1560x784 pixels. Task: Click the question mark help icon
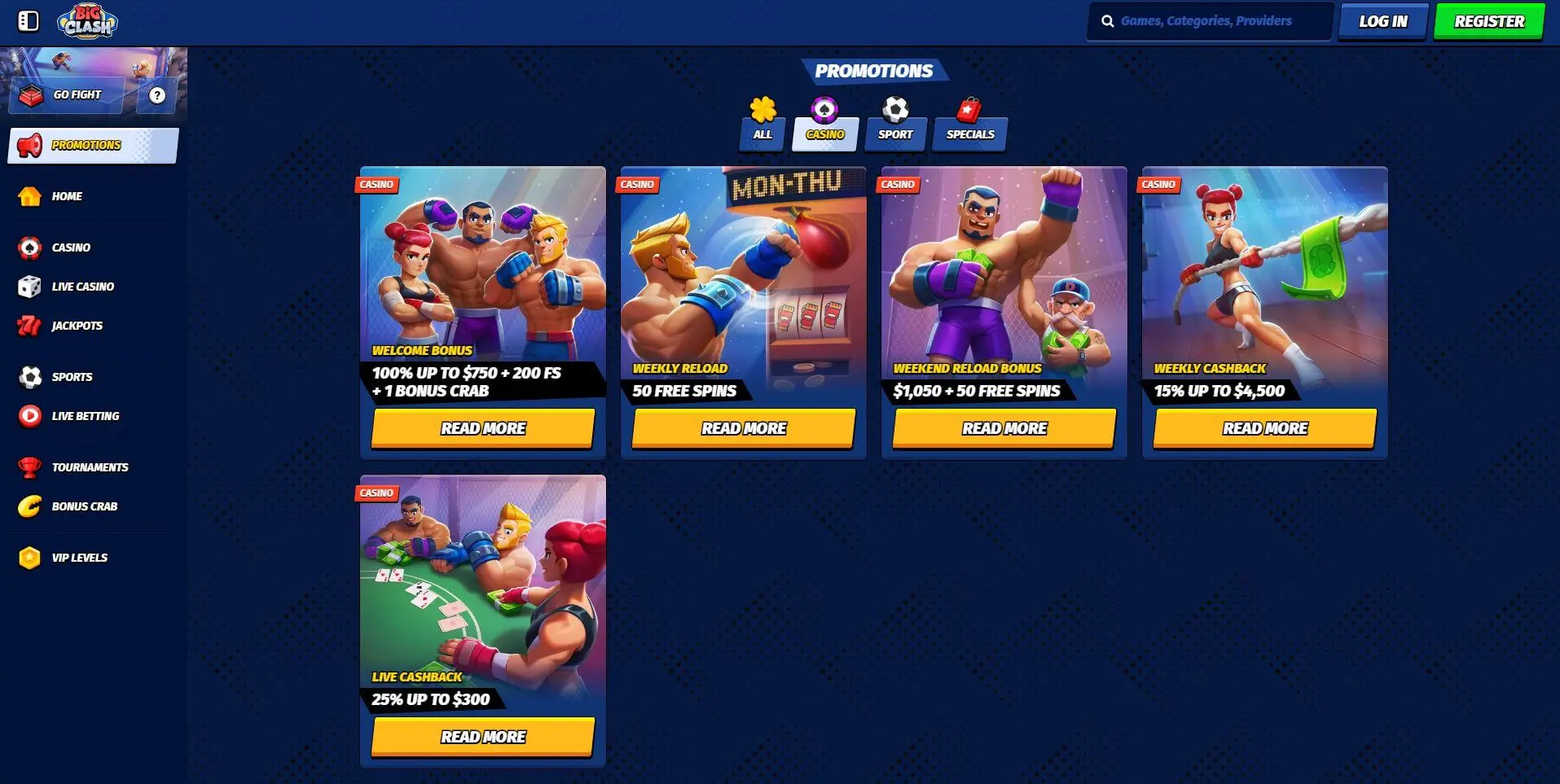click(x=157, y=95)
